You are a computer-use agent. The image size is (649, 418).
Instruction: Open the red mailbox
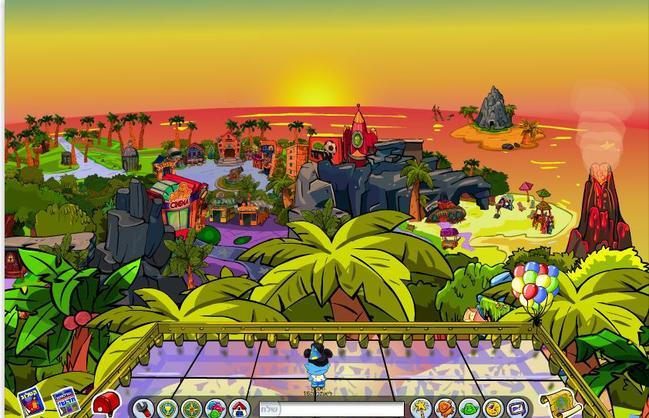tap(106, 403)
